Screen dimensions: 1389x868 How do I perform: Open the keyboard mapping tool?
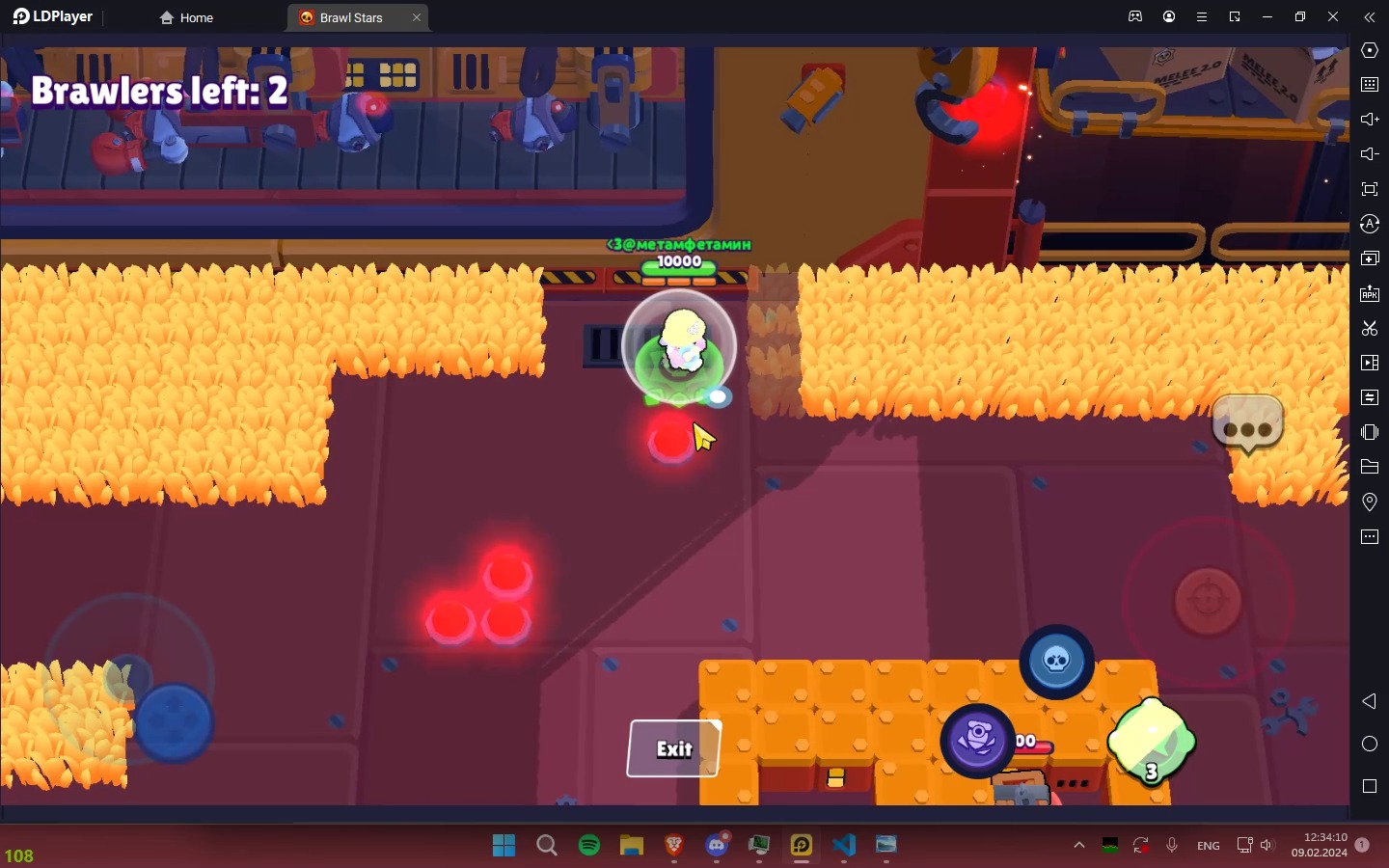coord(1370,85)
